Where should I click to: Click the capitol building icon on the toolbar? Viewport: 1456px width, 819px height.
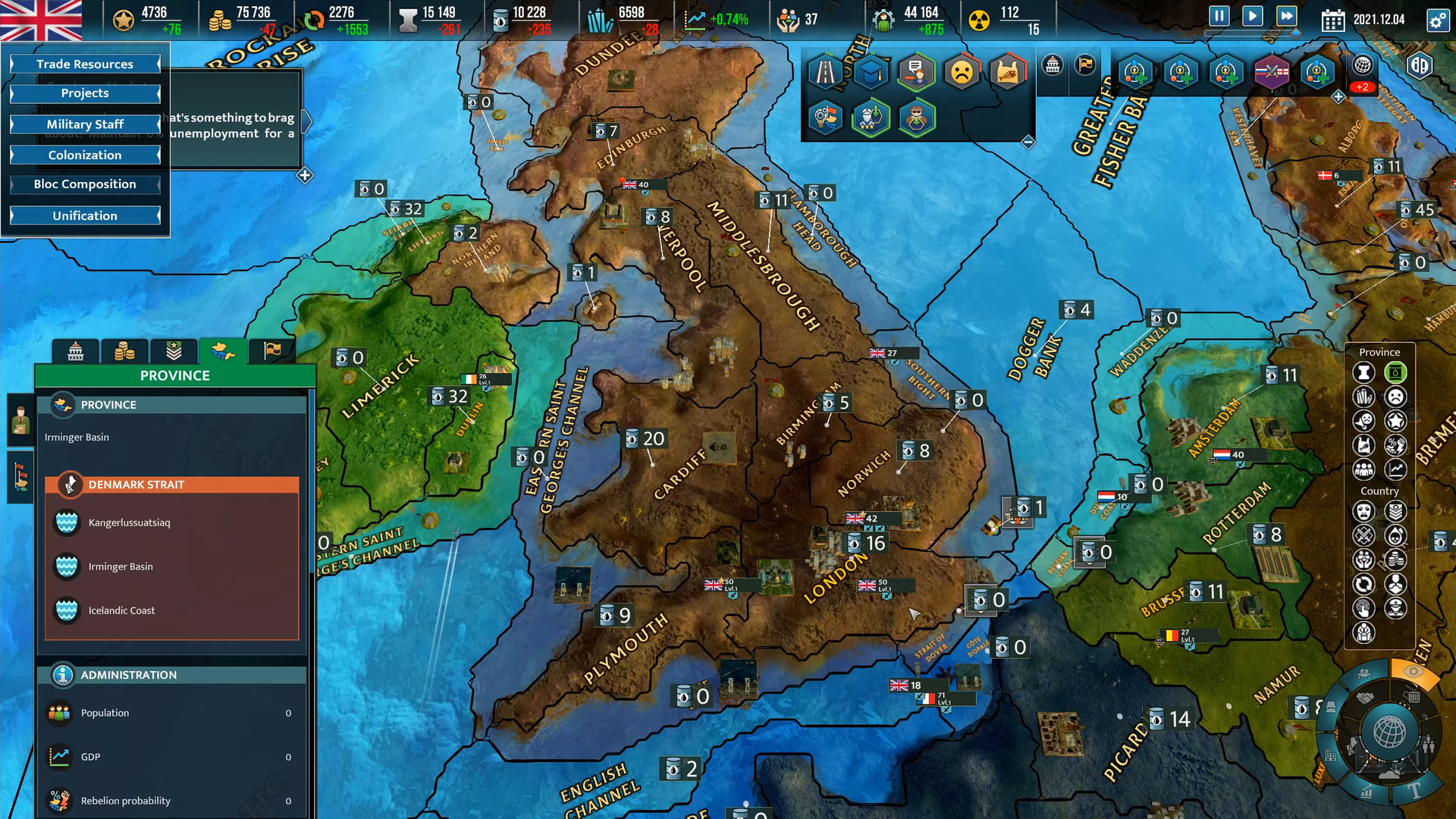click(x=1051, y=66)
